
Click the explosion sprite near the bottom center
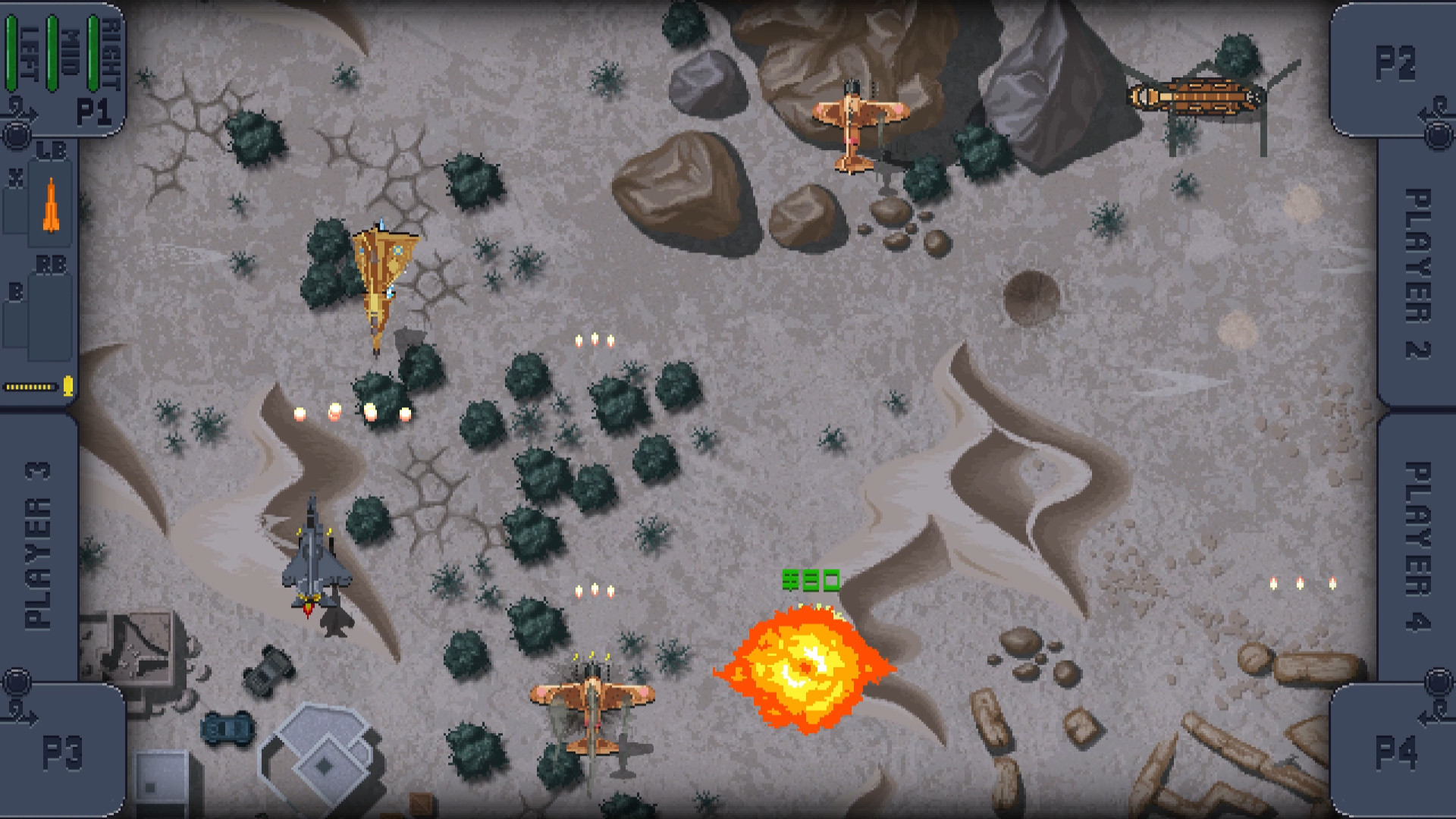pos(805,667)
